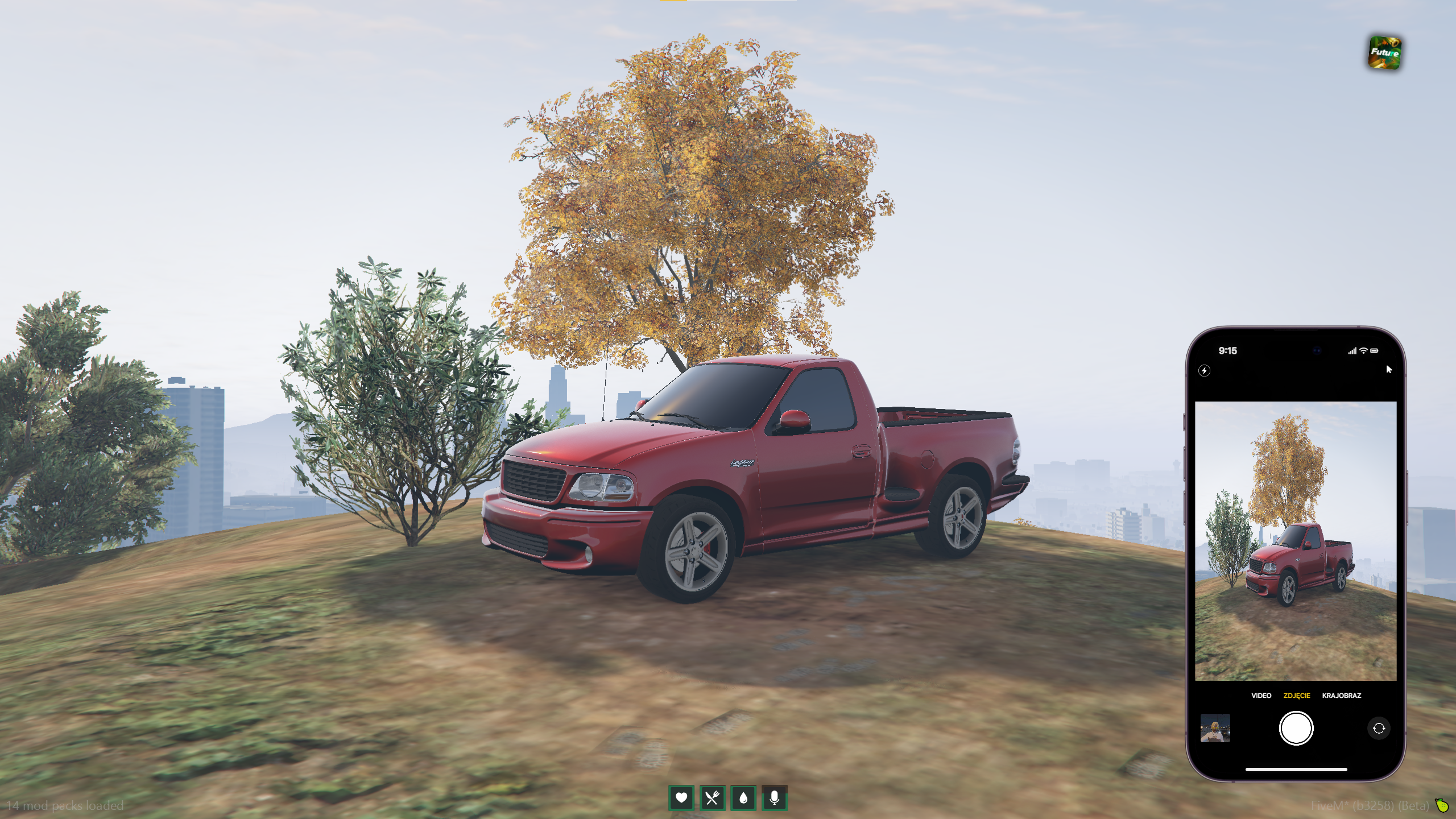Switch to KRAJOBRAZ landscape mode
The width and height of the screenshot is (1456, 819).
click(1341, 696)
